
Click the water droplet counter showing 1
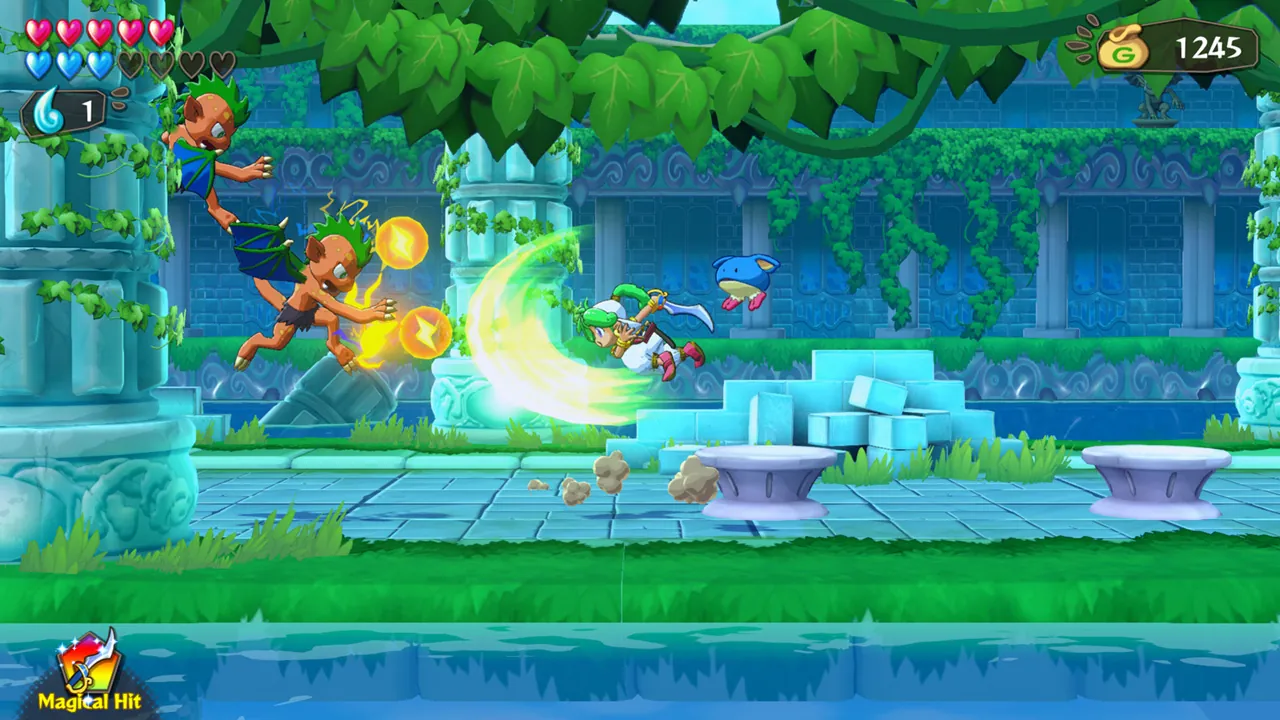(x=87, y=110)
